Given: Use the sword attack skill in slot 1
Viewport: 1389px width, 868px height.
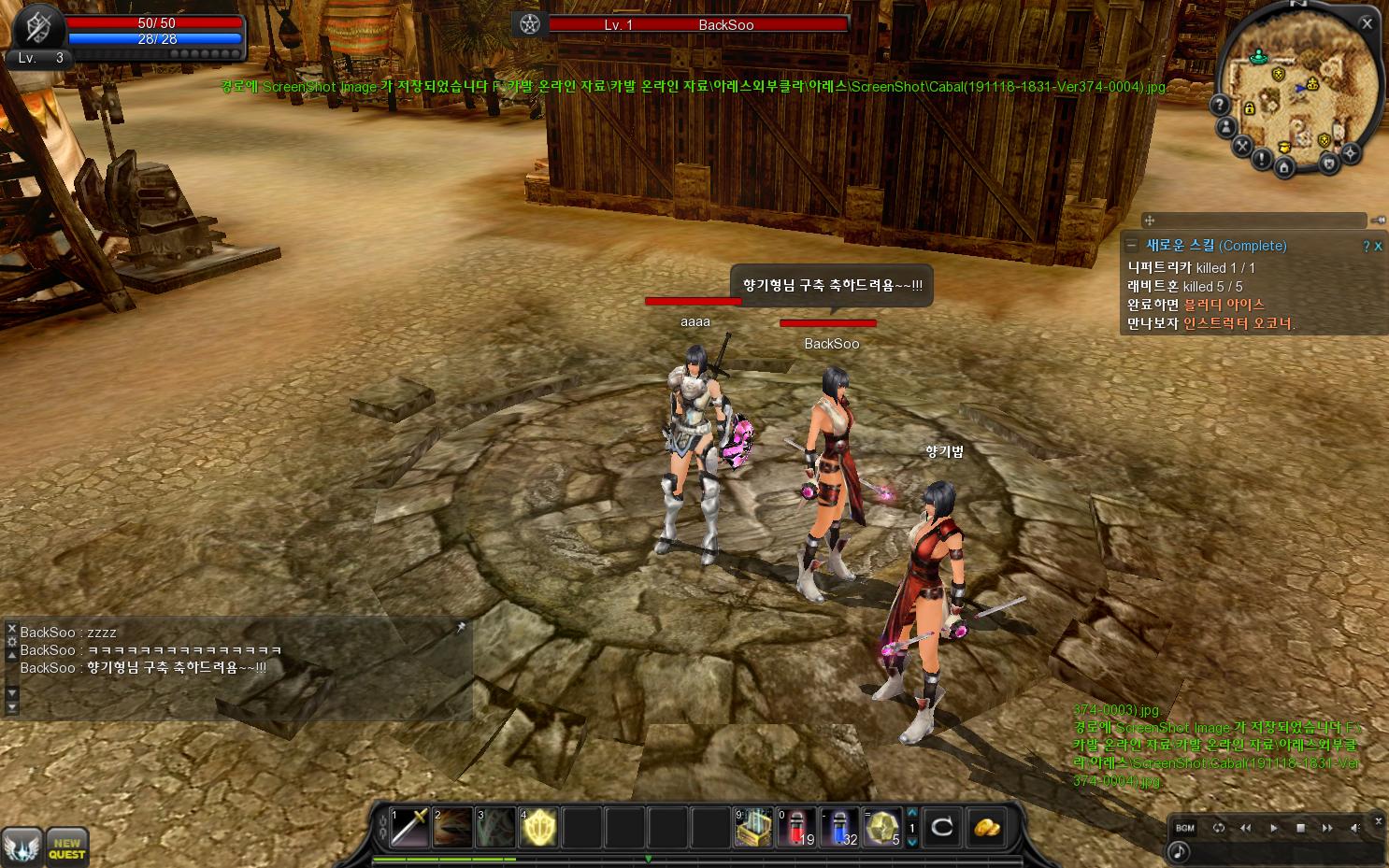Looking at the screenshot, I should pos(409,827).
